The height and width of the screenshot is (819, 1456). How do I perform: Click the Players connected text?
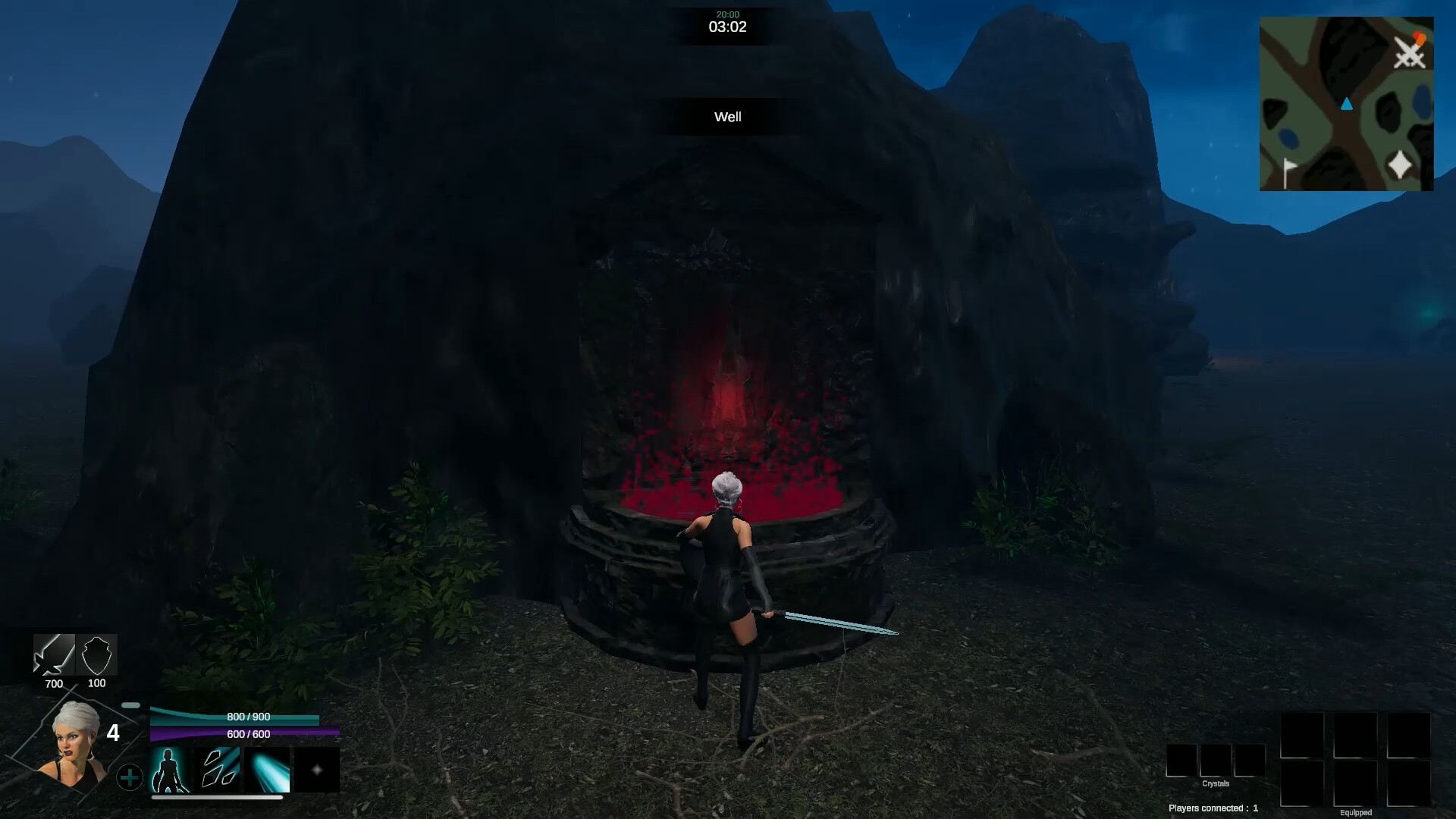[x=1213, y=808]
